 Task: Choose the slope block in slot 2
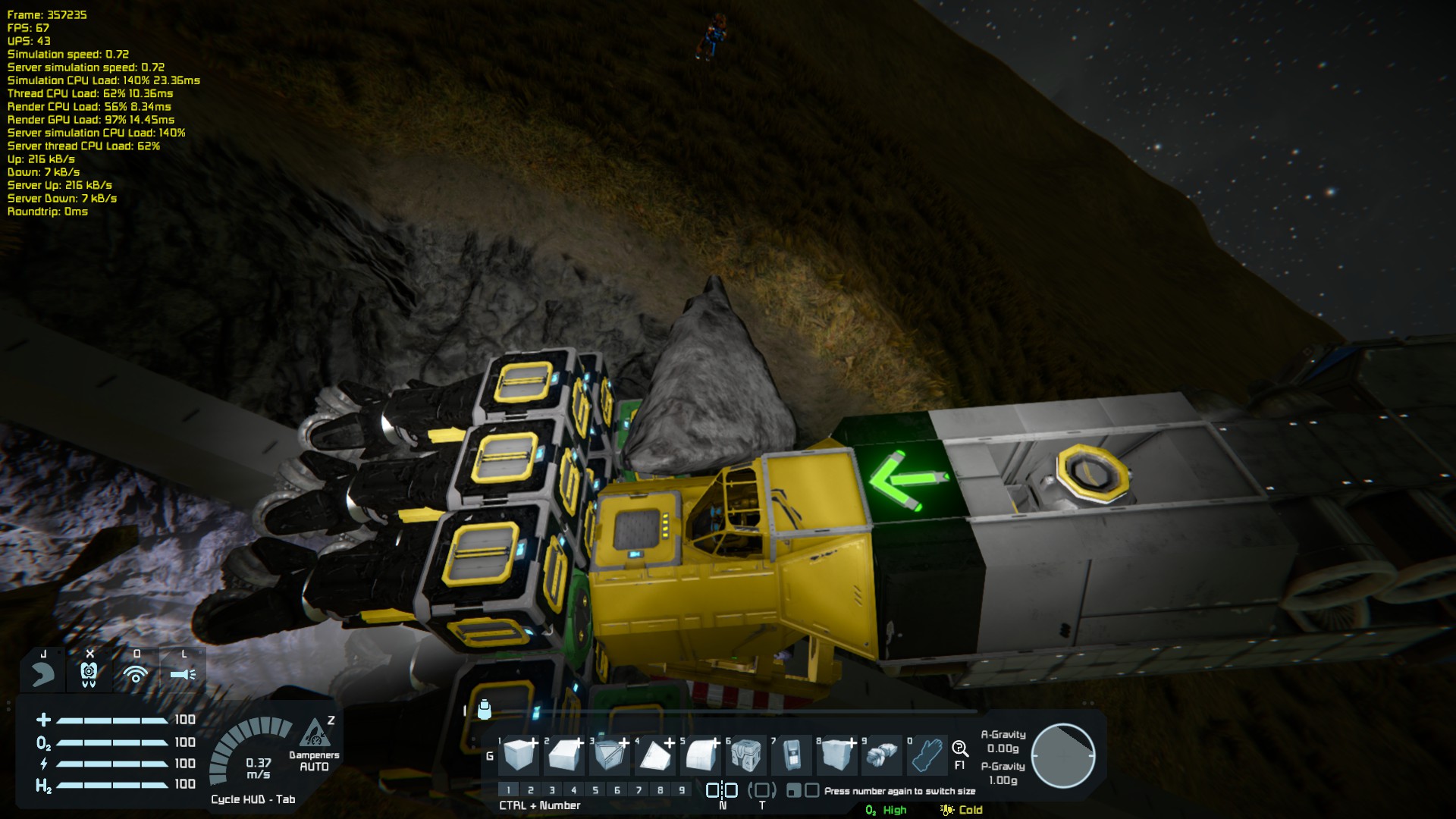pos(565,755)
